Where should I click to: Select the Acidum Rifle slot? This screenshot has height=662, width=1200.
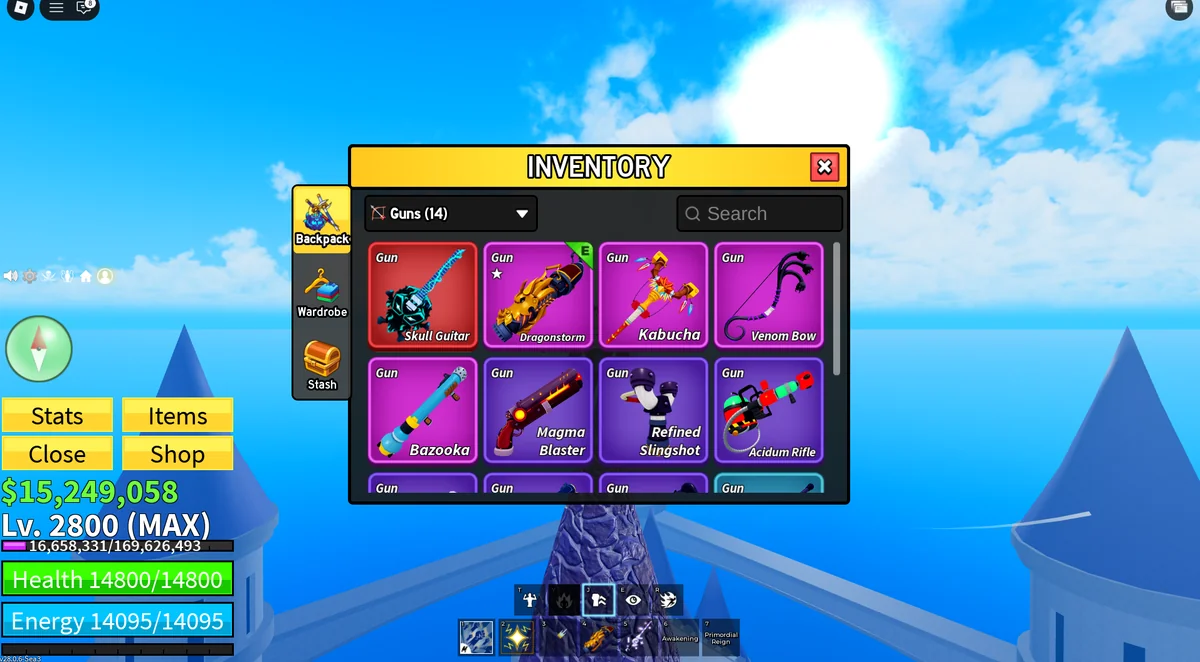pos(769,410)
